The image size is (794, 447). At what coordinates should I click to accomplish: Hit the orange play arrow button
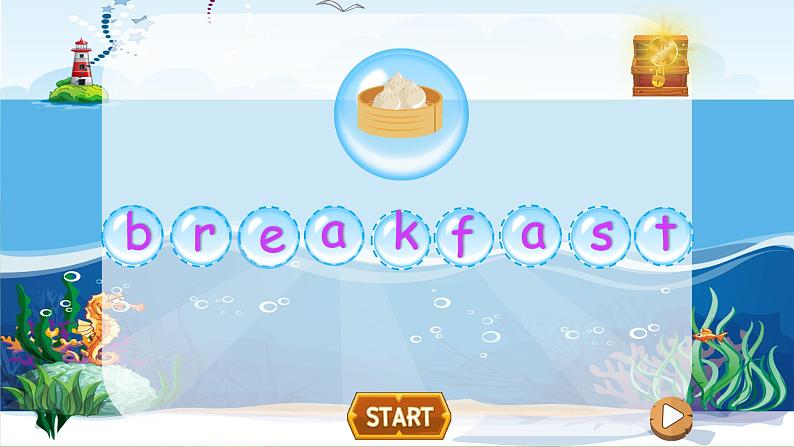pyautogui.click(x=670, y=415)
